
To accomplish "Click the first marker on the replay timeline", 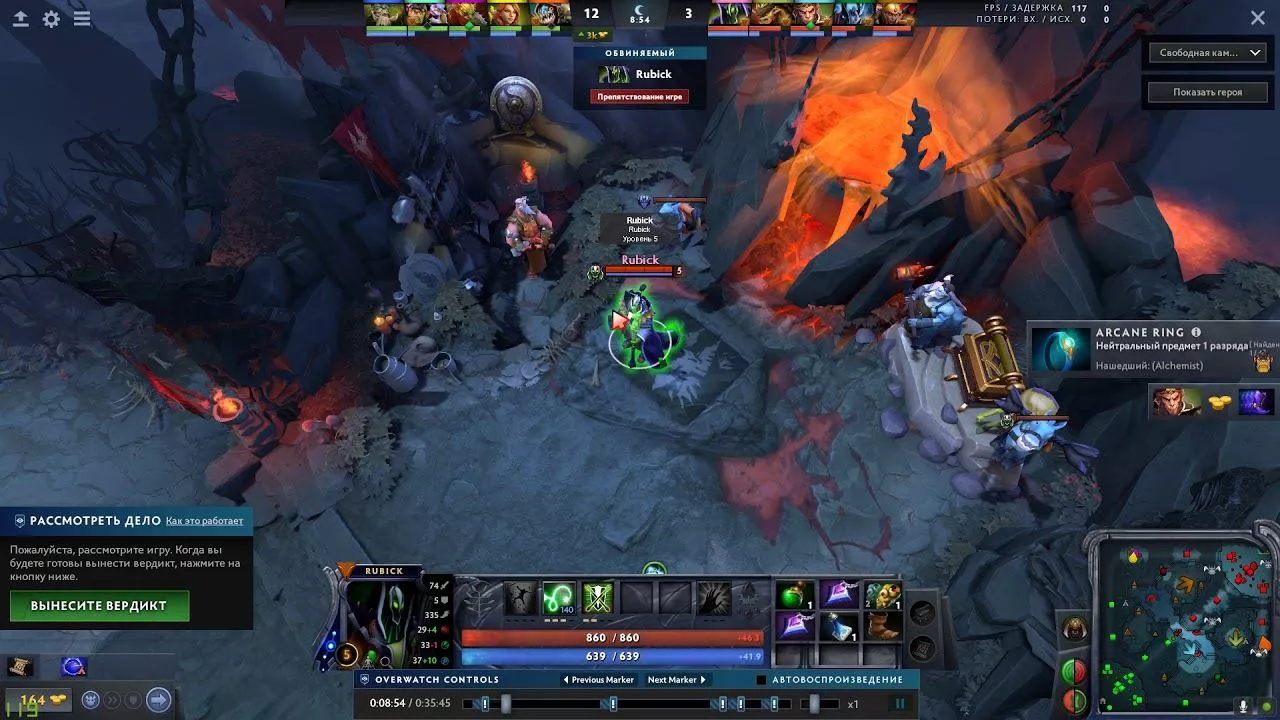I will coord(485,704).
